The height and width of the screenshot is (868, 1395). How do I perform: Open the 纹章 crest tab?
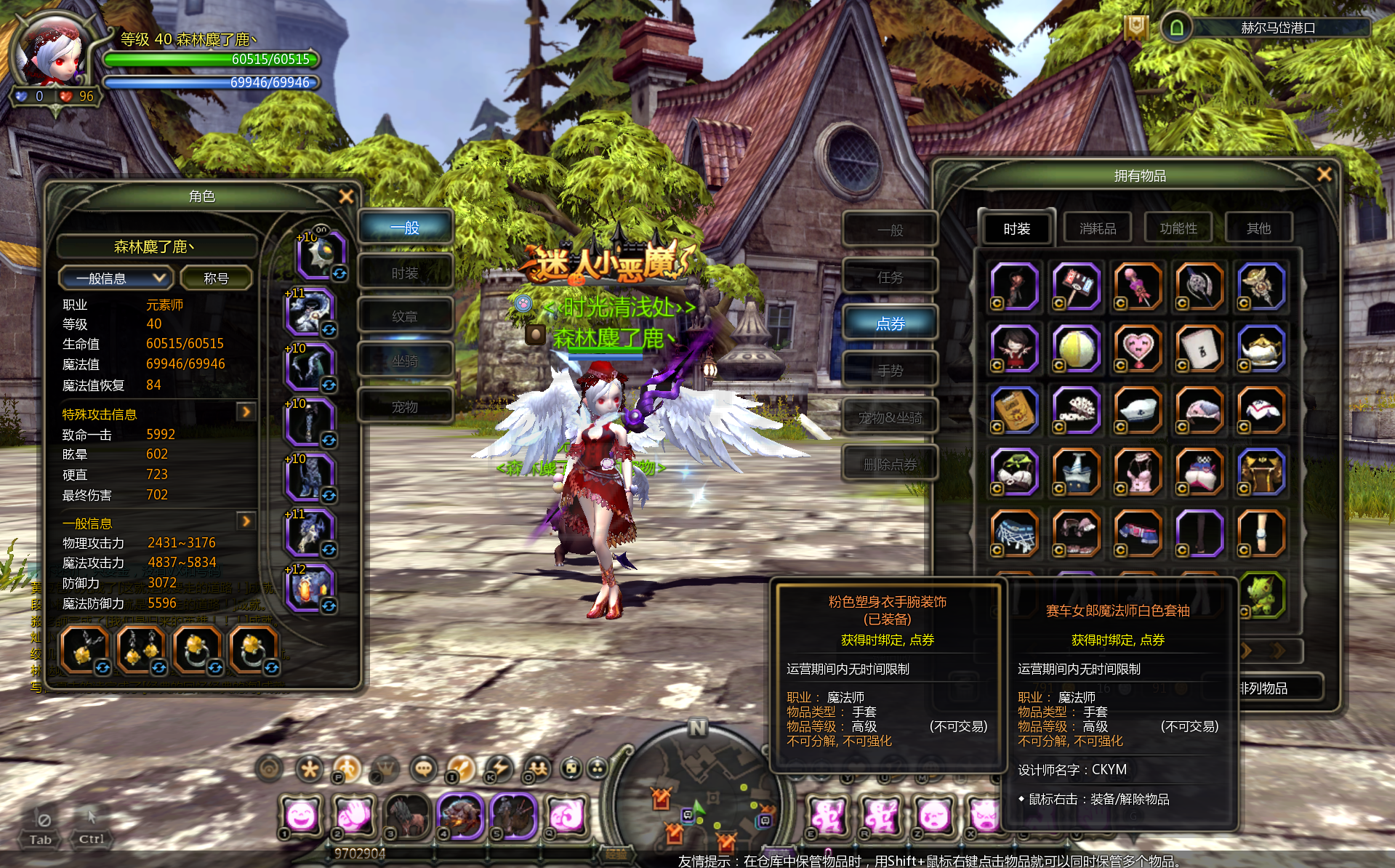(405, 316)
